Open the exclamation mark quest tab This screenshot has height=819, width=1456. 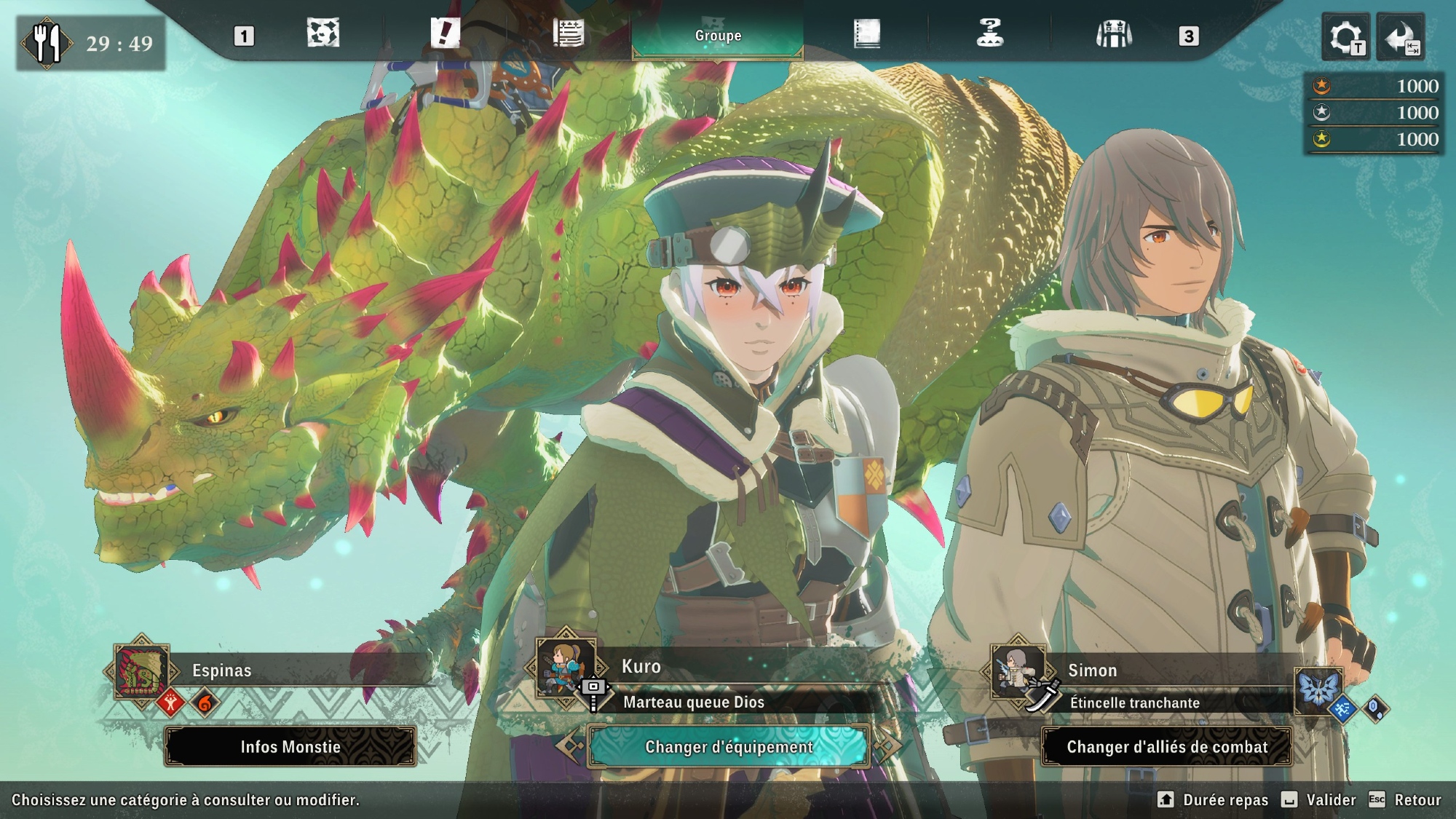pyautogui.click(x=445, y=33)
